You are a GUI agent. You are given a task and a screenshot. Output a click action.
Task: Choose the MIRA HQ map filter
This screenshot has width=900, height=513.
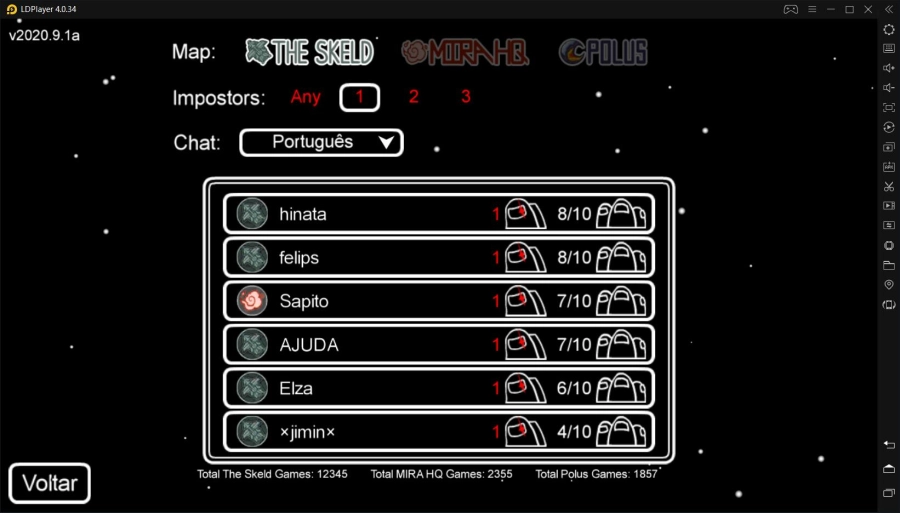[465, 52]
